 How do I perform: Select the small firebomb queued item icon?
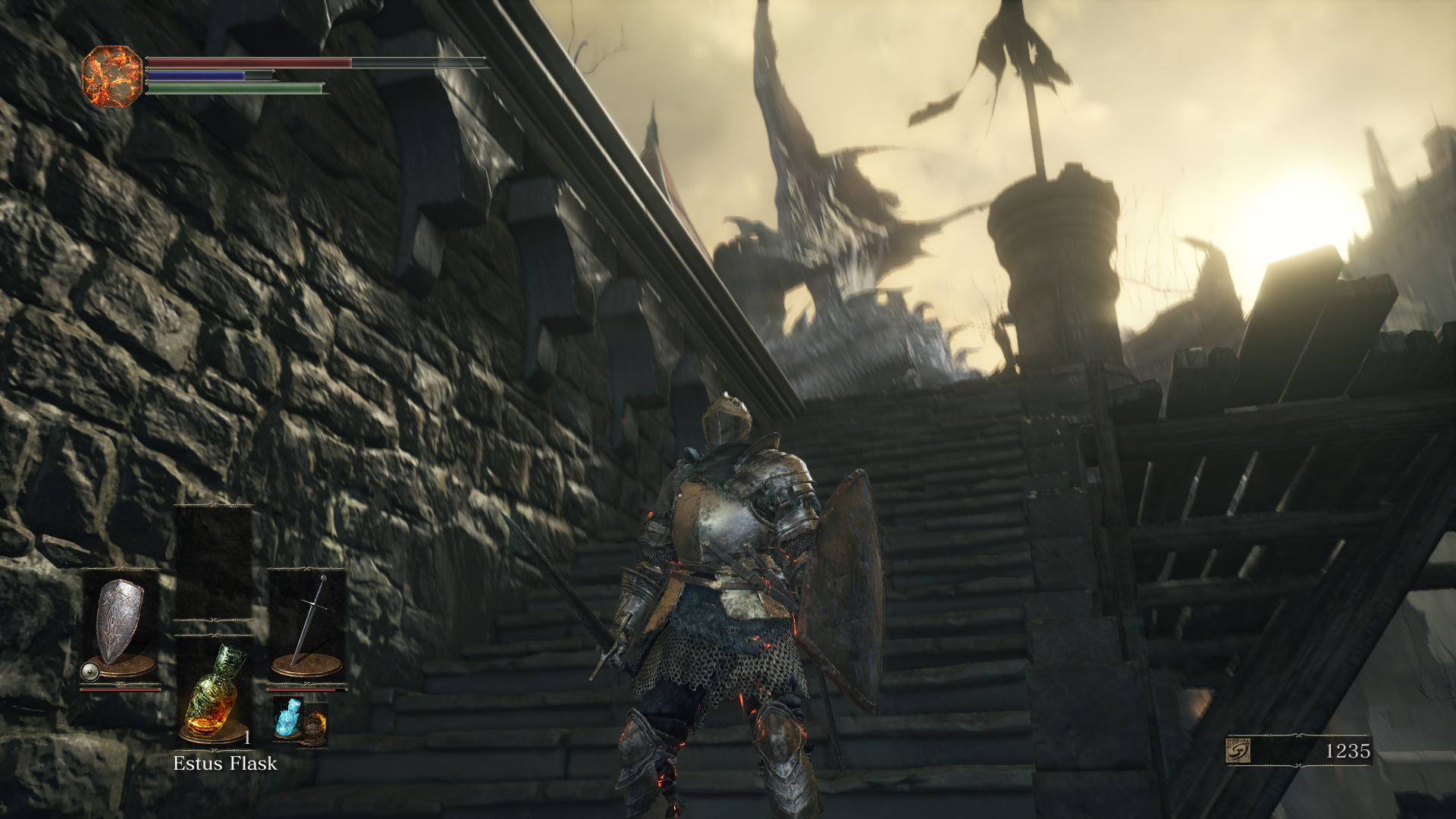click(x=314, y=726)
